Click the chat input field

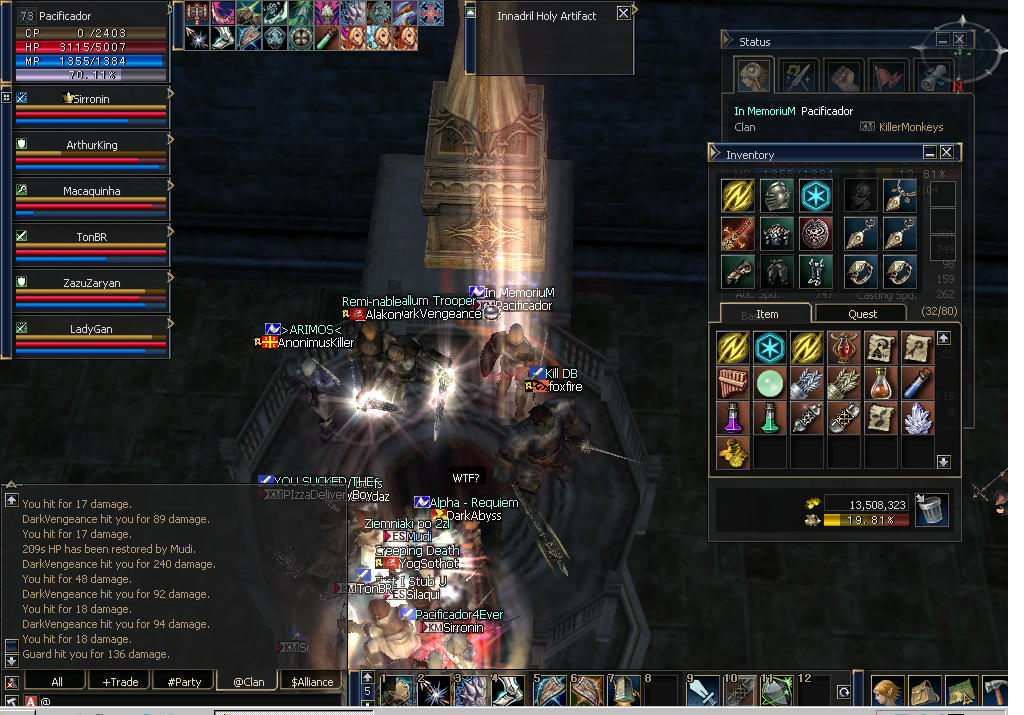tap(180, 701)
